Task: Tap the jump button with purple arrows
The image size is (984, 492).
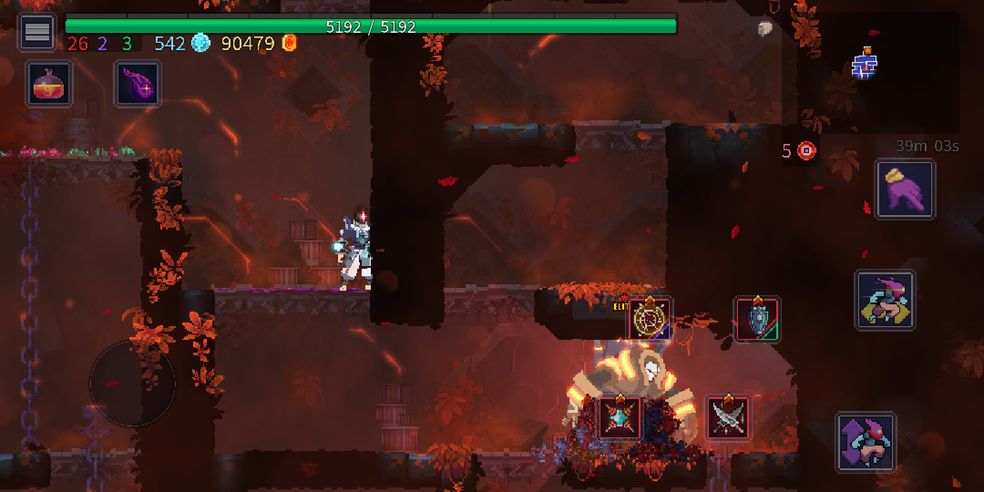Action: click(x=866, y=442)
